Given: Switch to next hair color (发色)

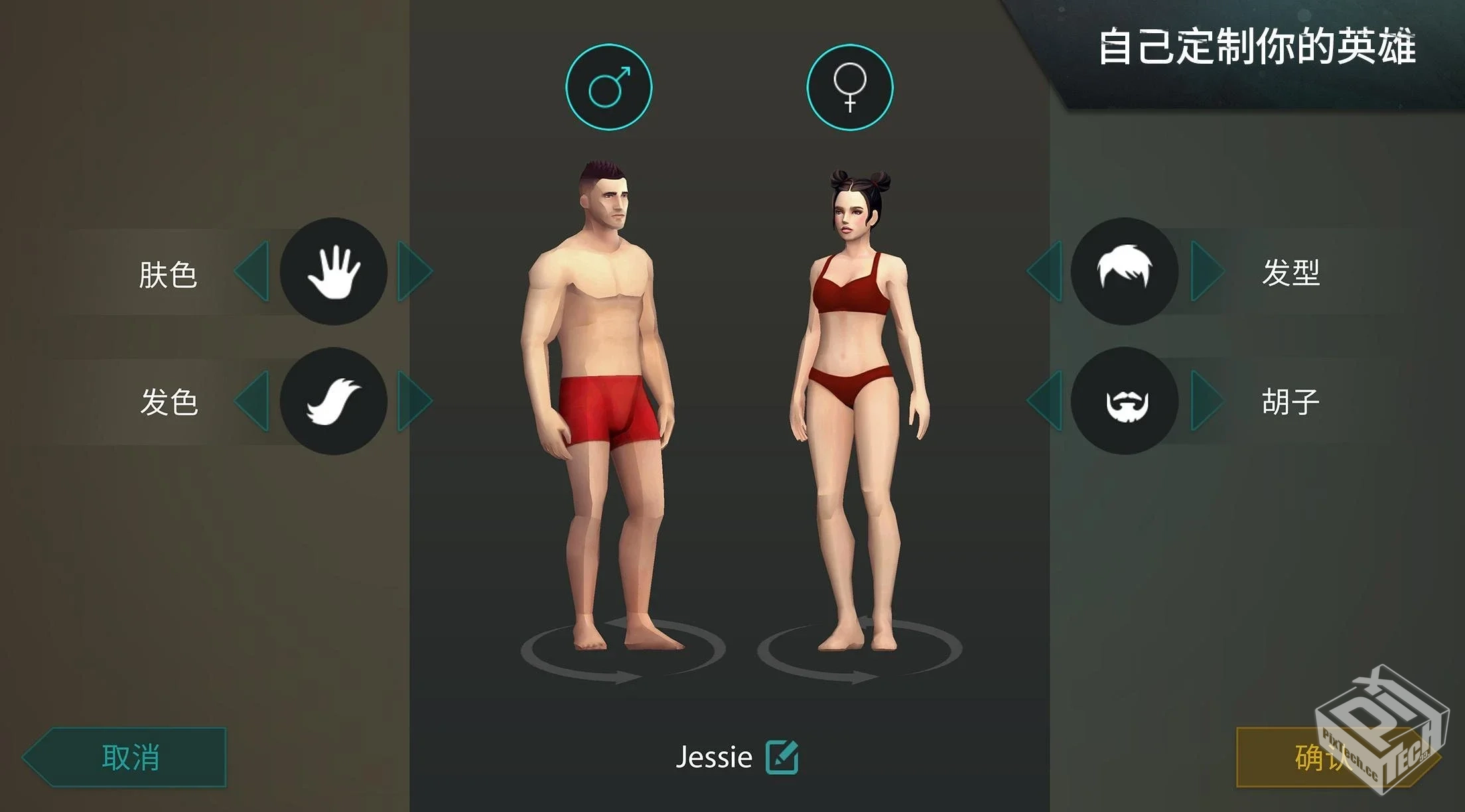Looking at the screenshot, I should click(x=414, y=401).
